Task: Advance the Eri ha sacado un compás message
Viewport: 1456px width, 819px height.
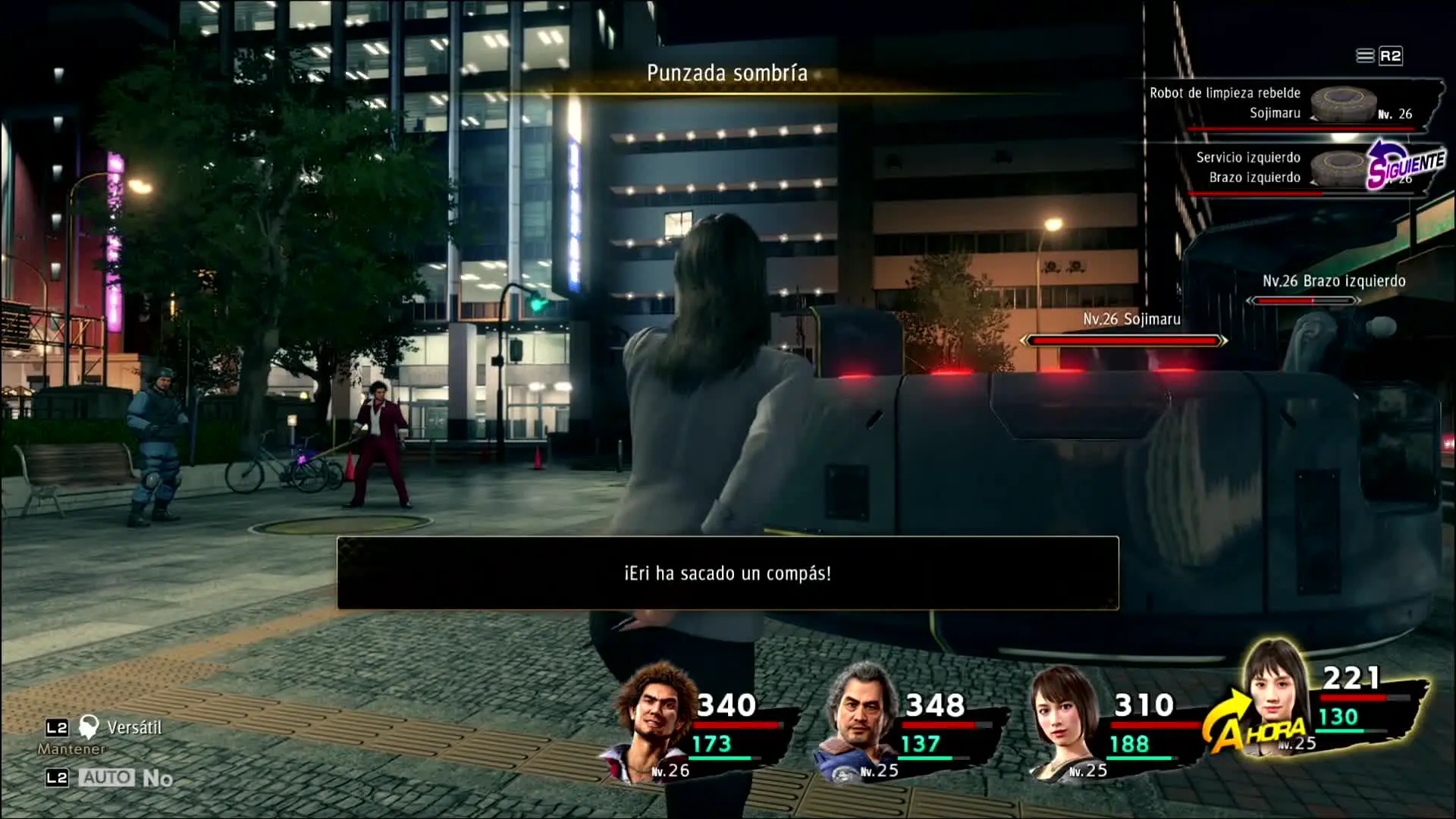Action: tap(727, 573)
